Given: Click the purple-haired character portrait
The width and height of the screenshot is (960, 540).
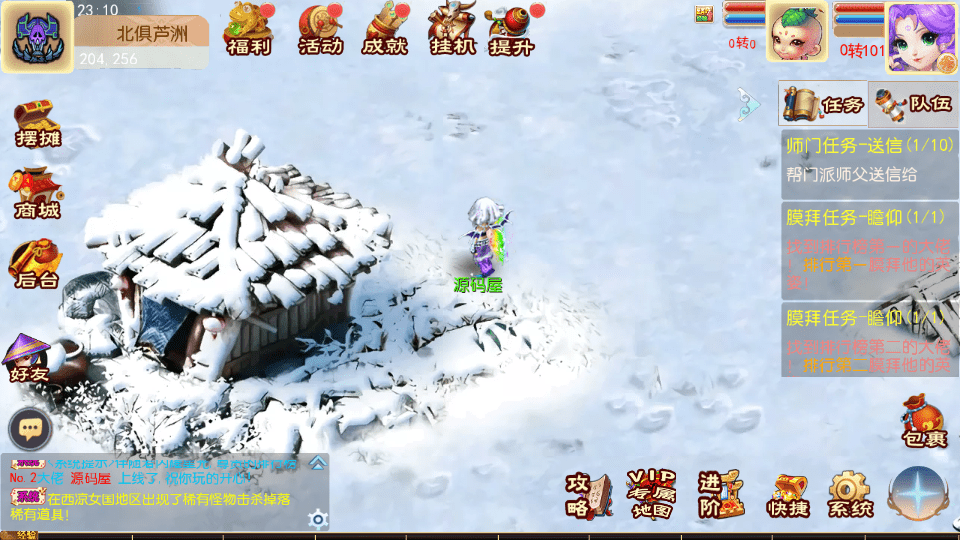Looking at the screenshot, I should (x=920, y=37).
